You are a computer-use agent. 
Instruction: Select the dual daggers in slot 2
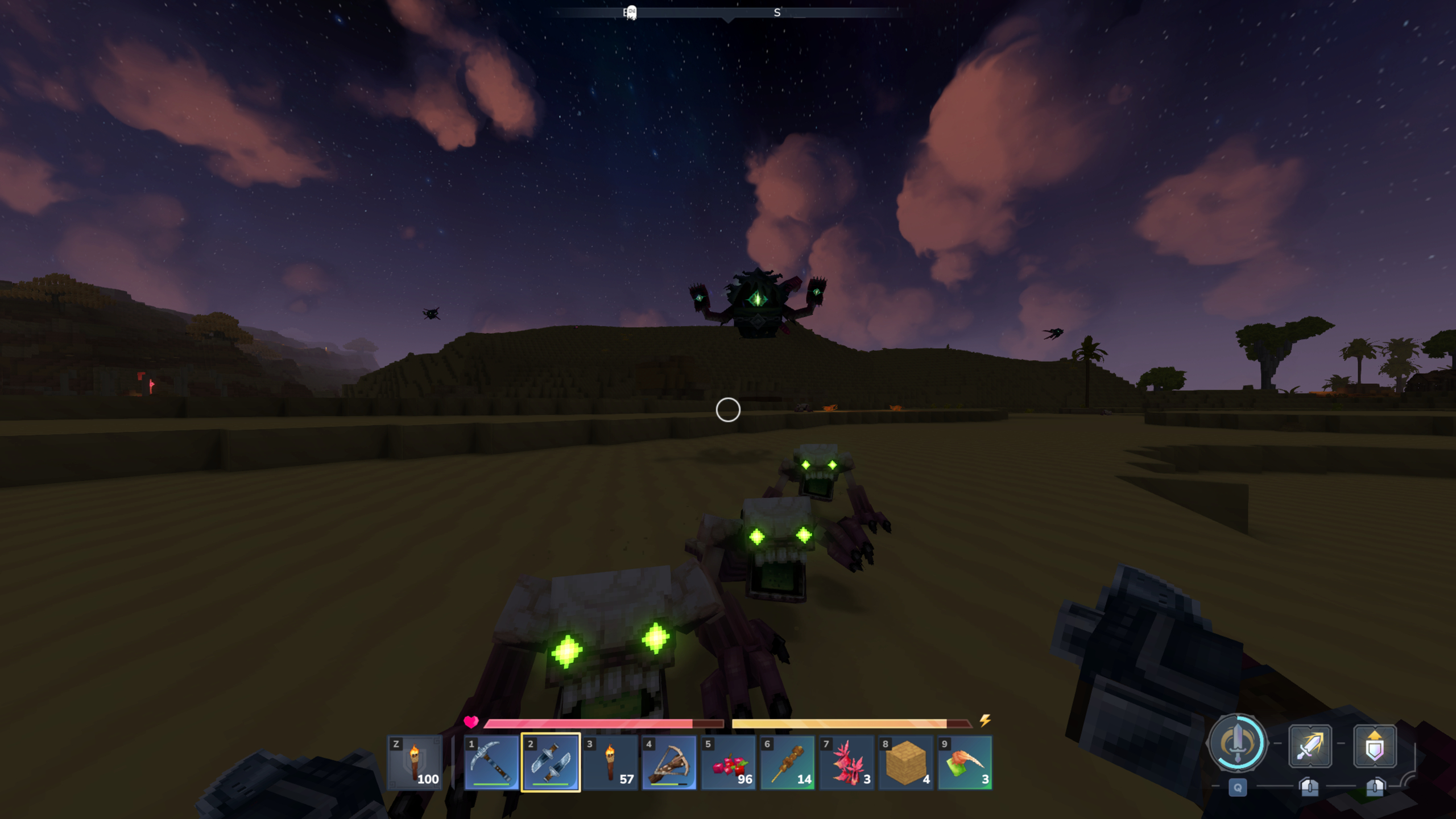(x=551, y=762)
